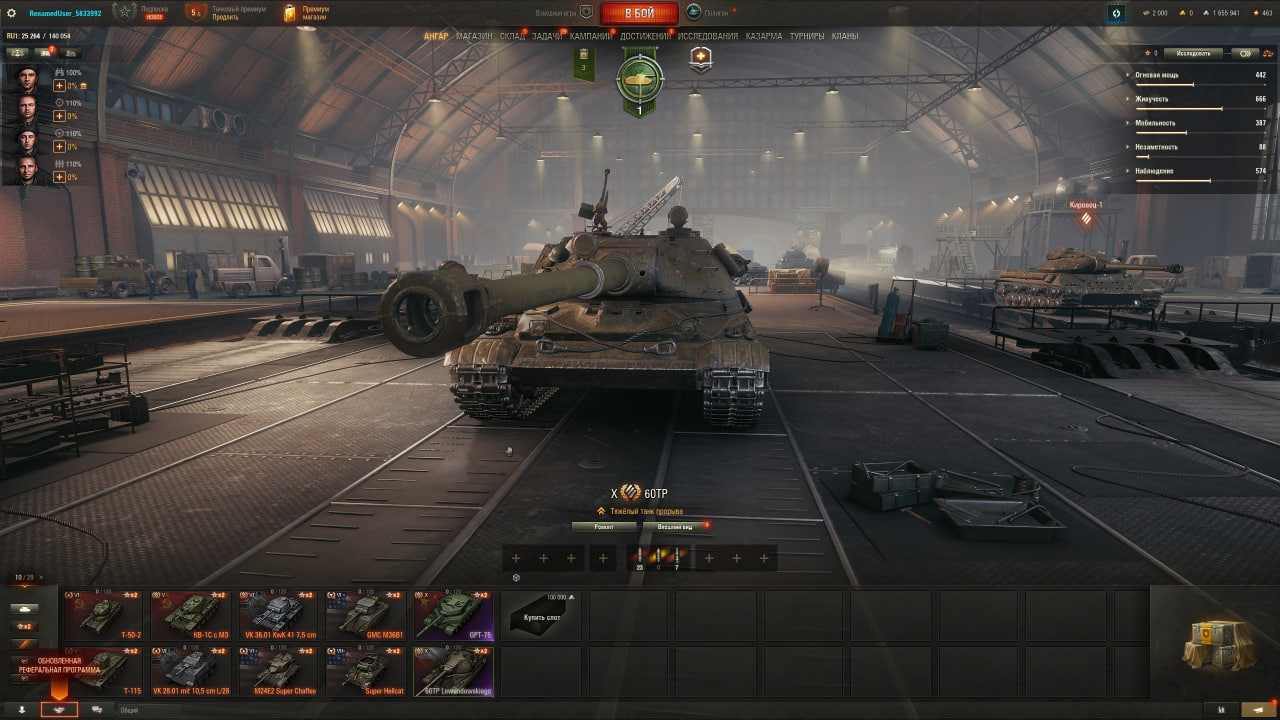Open the МАГАЗИН shop tab
This screenshot has height=720, width=1280.
pos(474,37)
